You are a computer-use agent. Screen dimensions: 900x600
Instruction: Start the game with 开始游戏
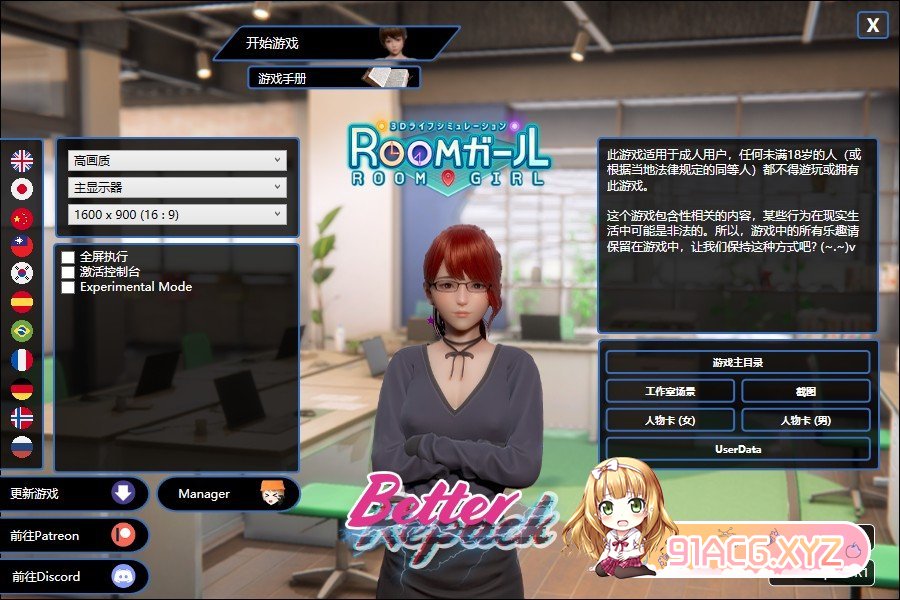330,43
